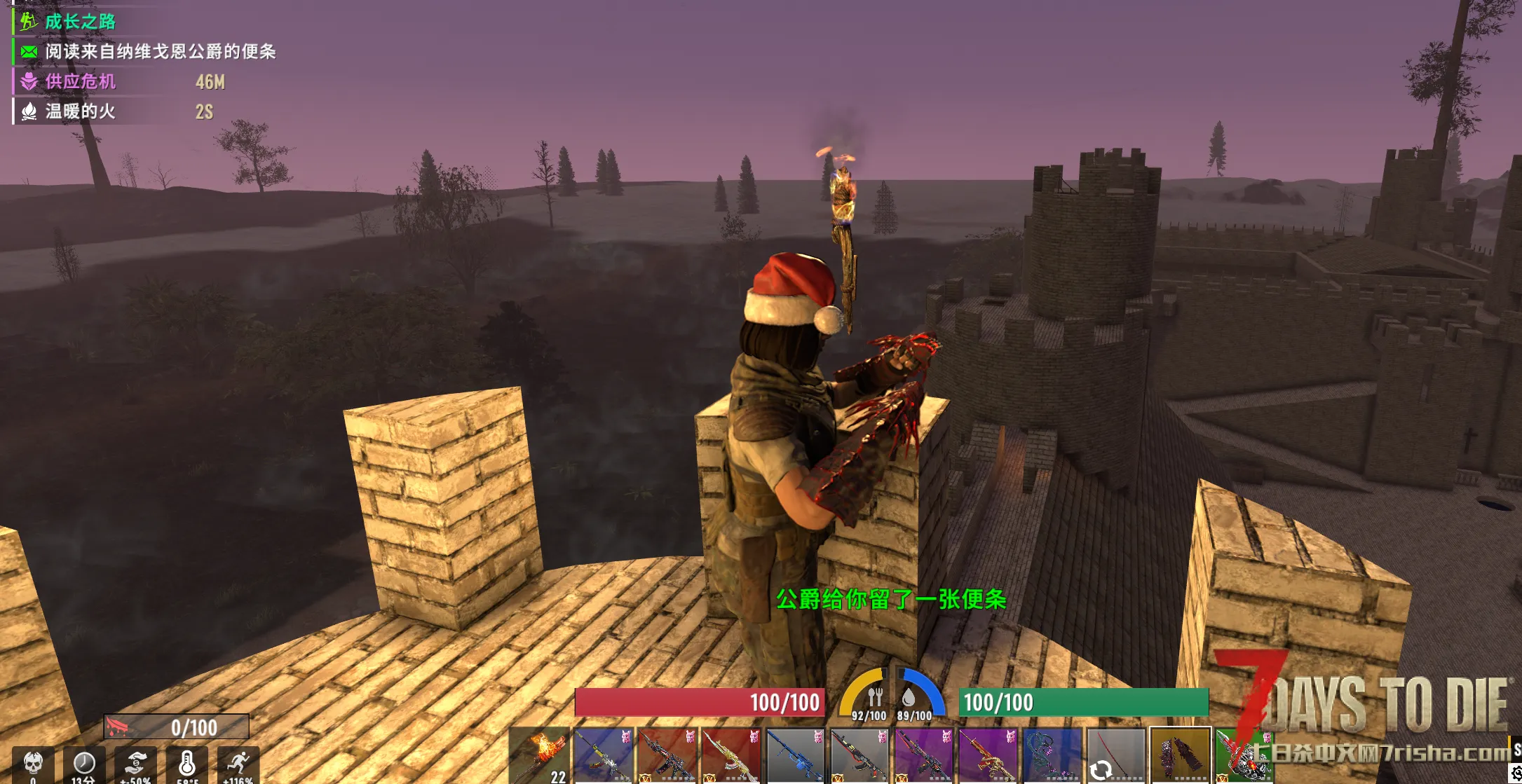Click the 温暖的火 campfire buff entry
Screen dimensions: 1522x784
pyautogui.click(x=81, y=111)
